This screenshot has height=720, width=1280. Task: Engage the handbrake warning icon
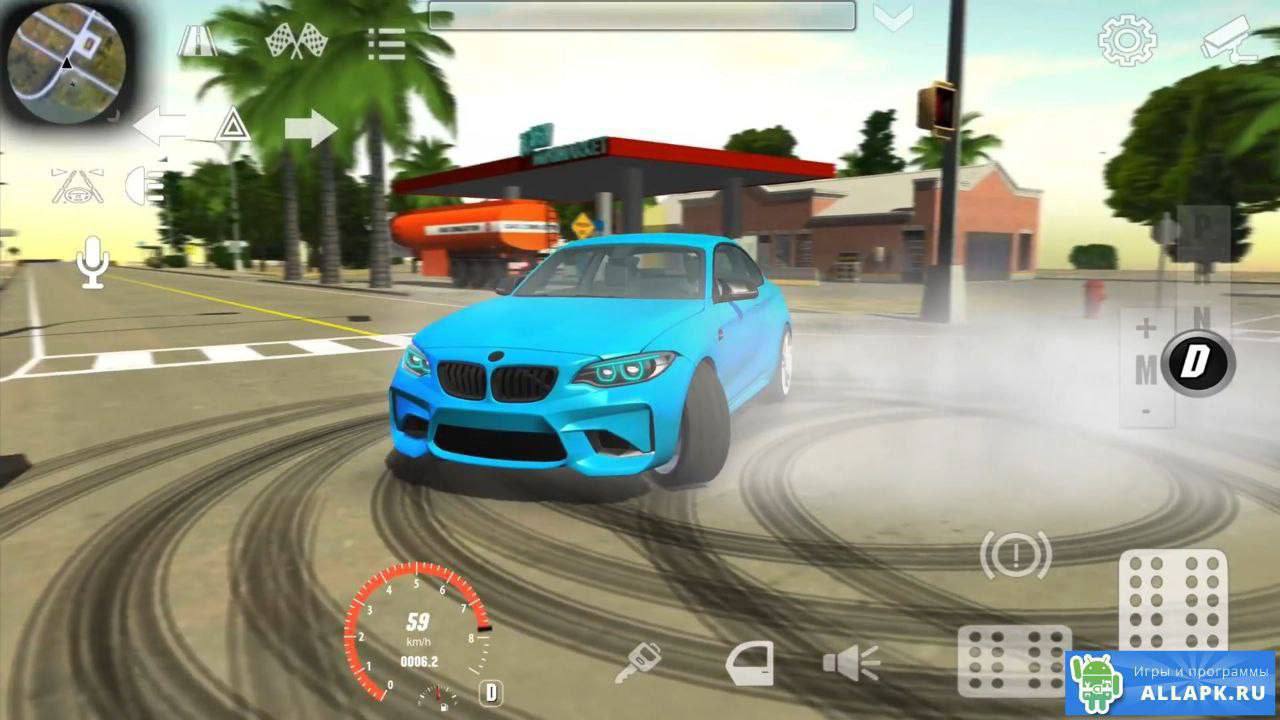[1015, 554]
